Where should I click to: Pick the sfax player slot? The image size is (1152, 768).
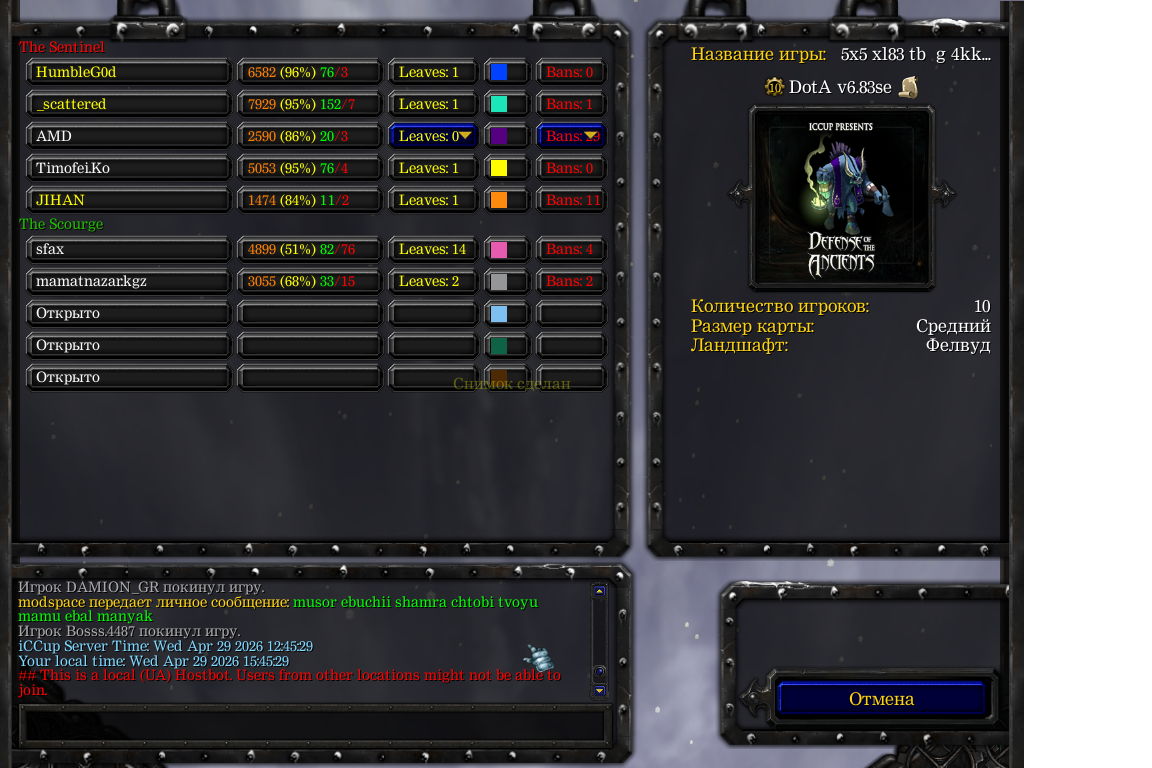(x=129, y=249)
